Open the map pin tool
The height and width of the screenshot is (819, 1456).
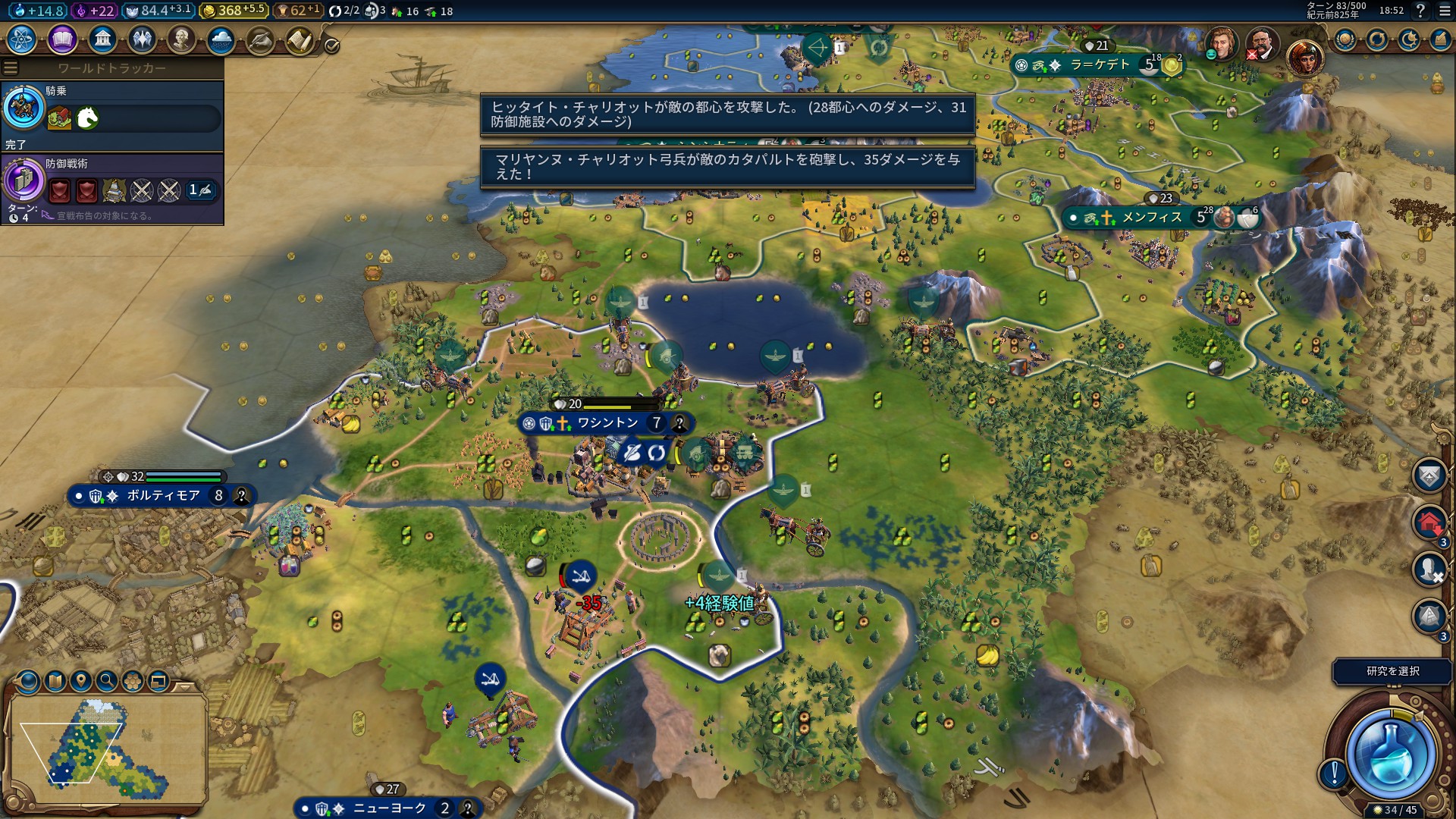81,681
